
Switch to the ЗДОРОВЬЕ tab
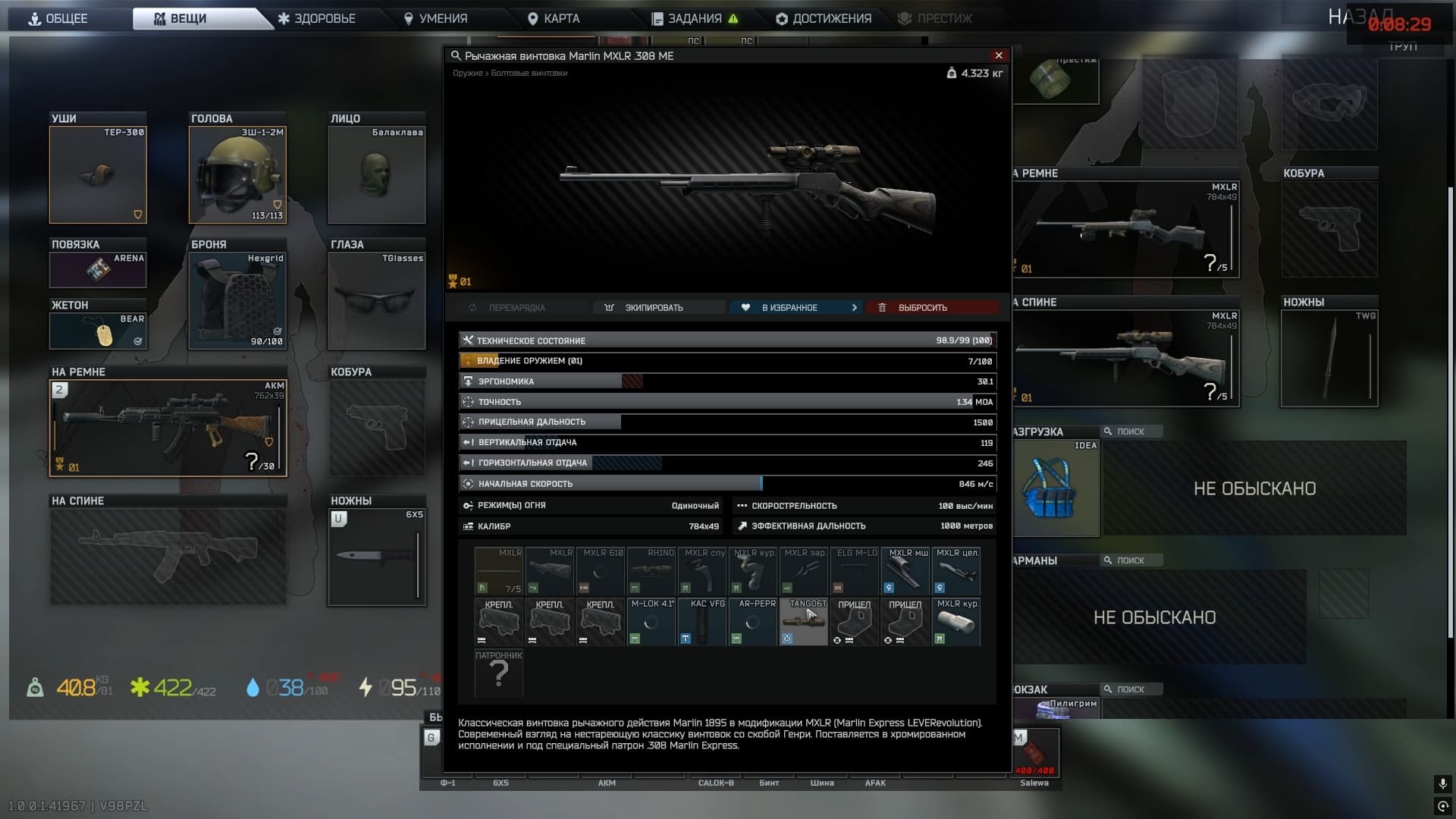[x=318, y=18]
